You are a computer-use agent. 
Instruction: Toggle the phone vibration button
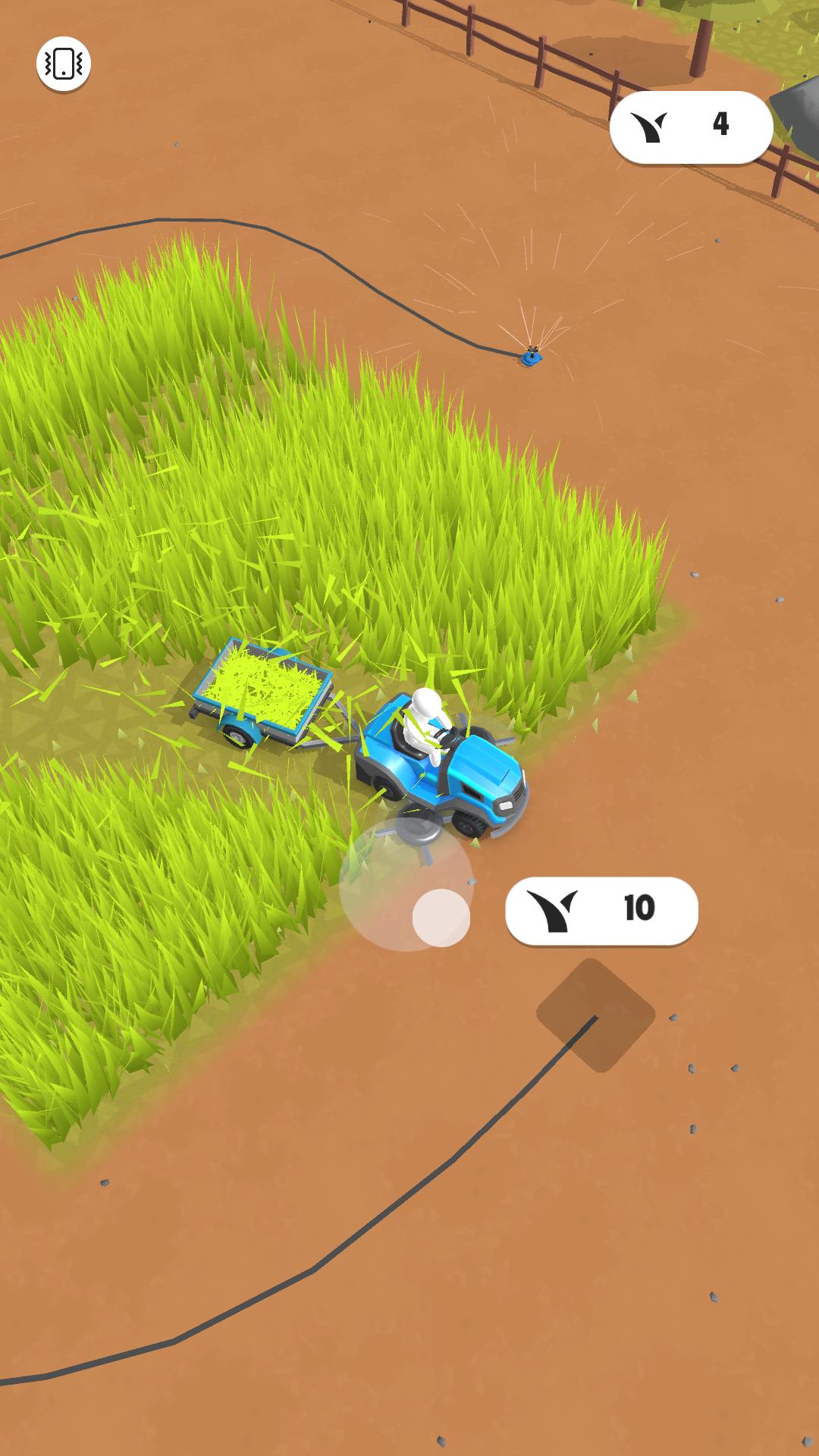point(64,64)
